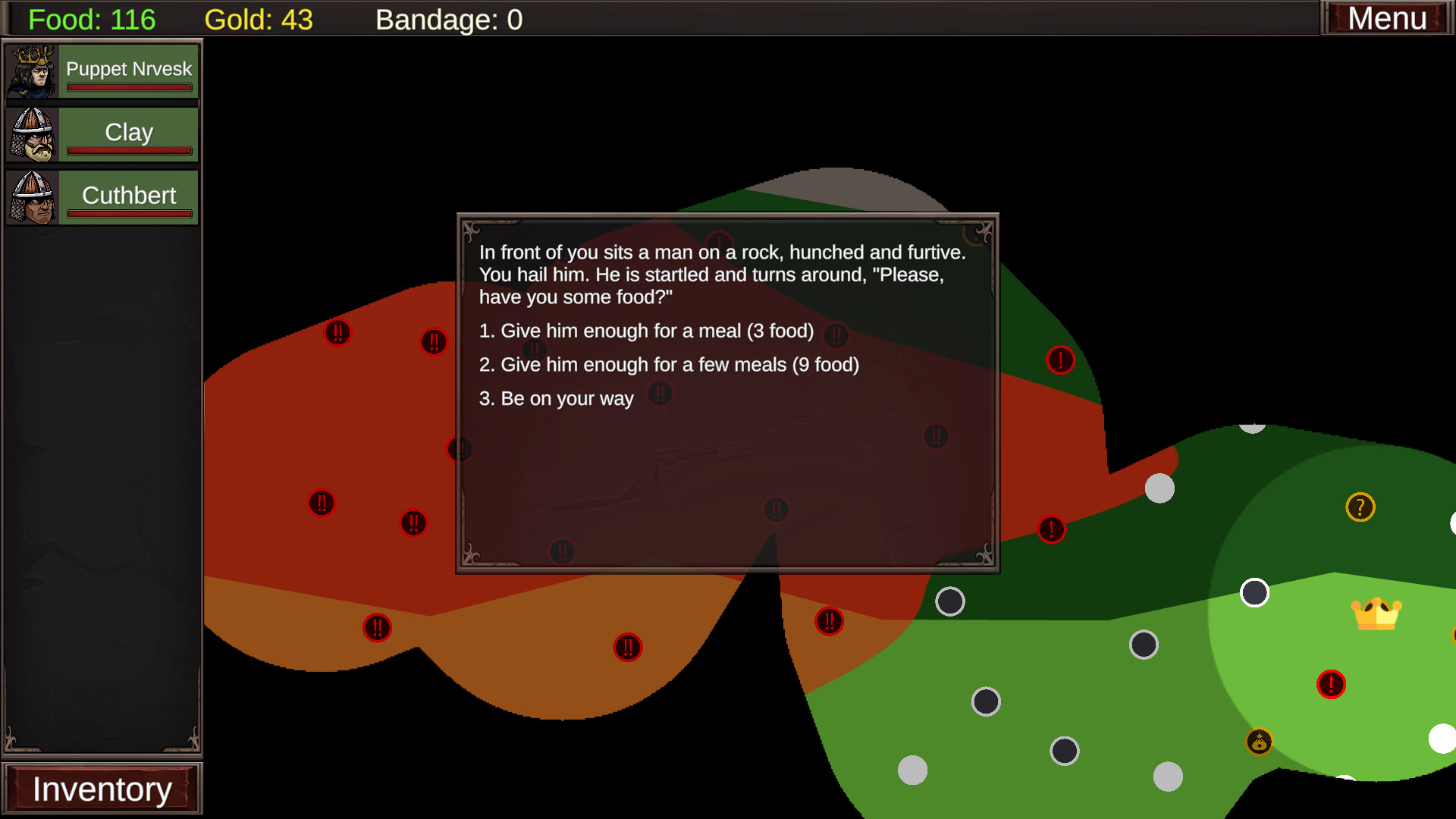Choose to give a few meals (9 food)
This screenshot has width=1456, height=819.
[x=669, y=365]
